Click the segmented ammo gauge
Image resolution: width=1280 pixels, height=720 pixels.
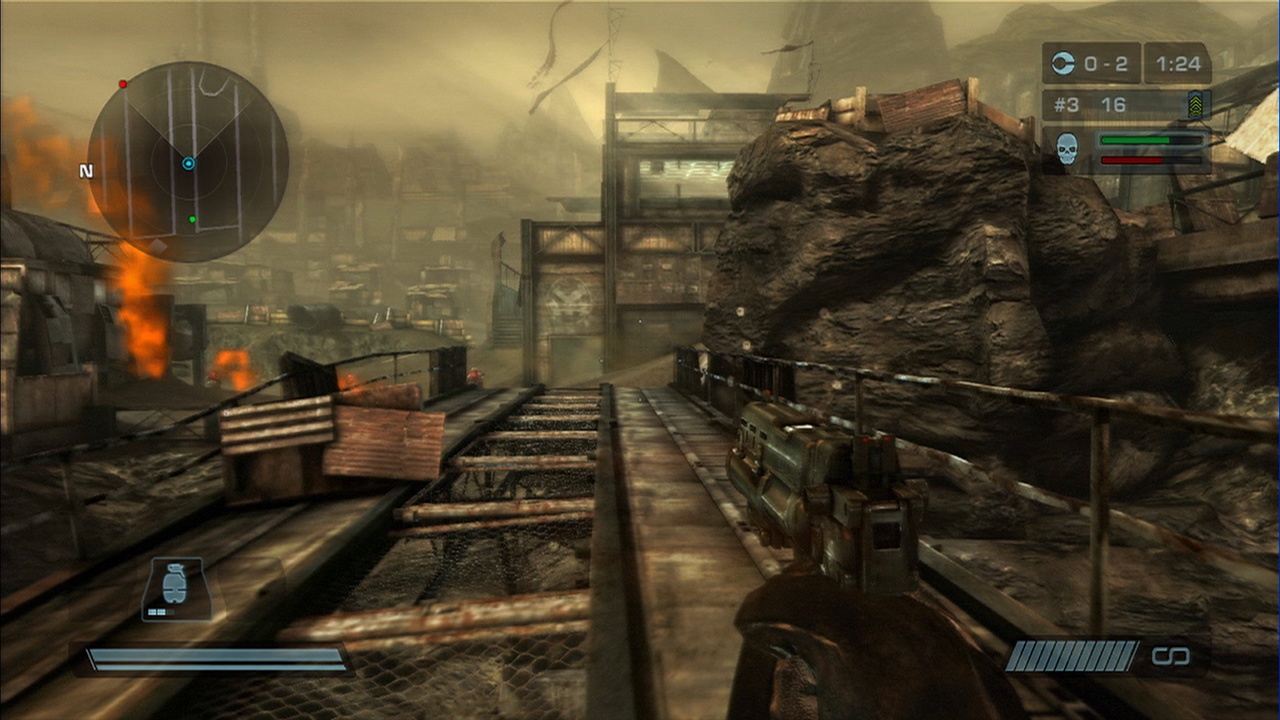pyautogui.click(x=1072, y=656)
